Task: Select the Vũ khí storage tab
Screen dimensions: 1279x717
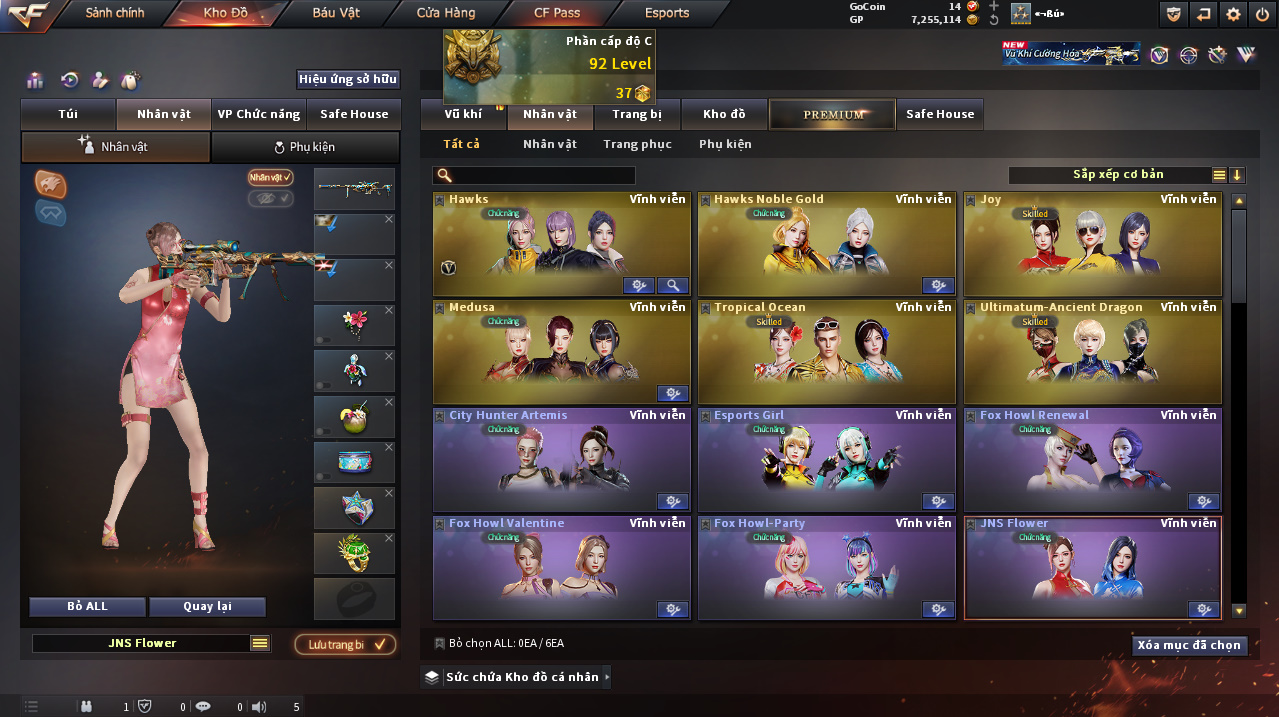Action: pos(463,114)
